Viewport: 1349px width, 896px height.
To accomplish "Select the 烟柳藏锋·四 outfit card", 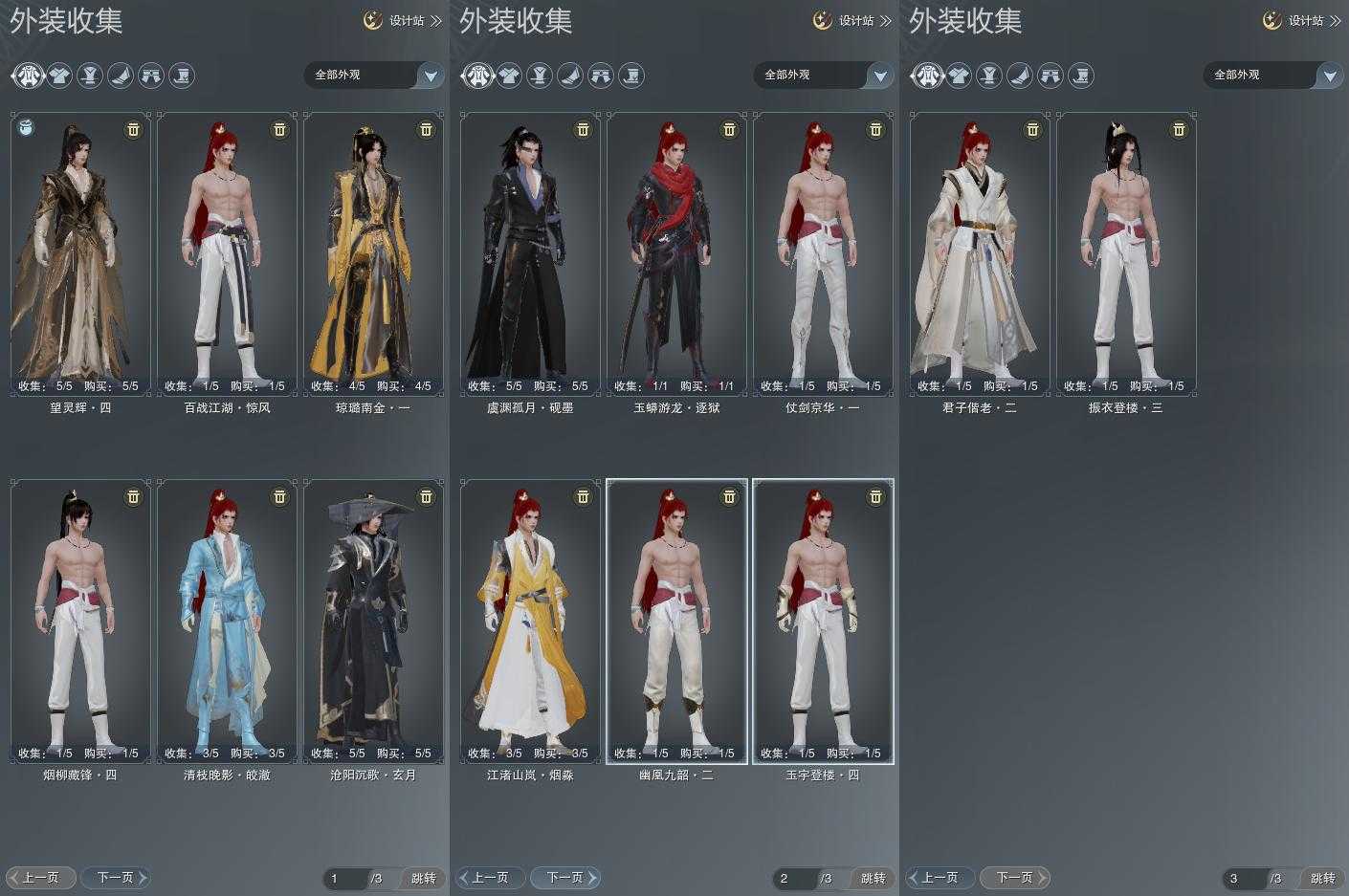I will tap(80, 622).
